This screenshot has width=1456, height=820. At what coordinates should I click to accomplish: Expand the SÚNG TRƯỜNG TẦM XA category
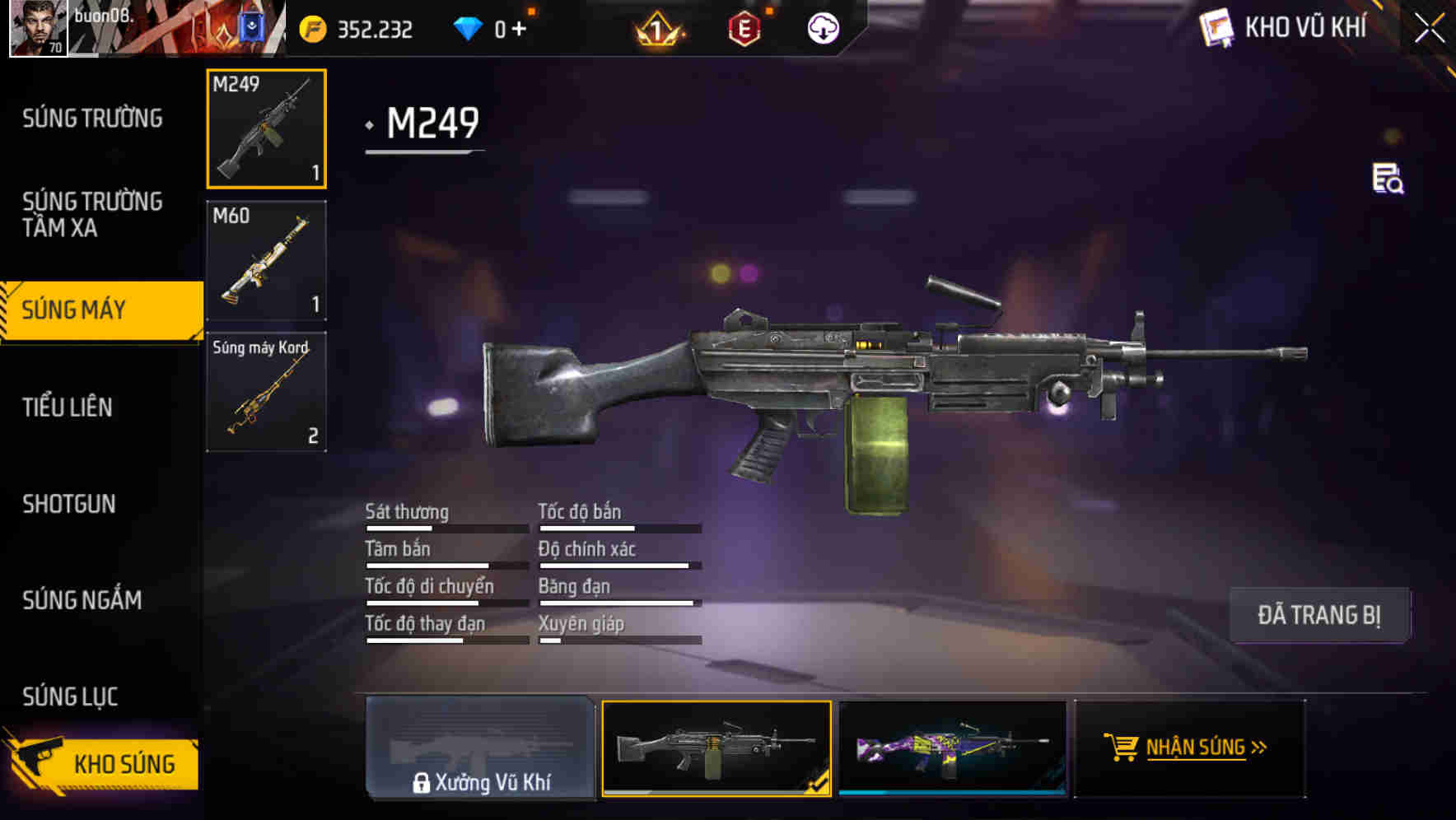(92, 214)
